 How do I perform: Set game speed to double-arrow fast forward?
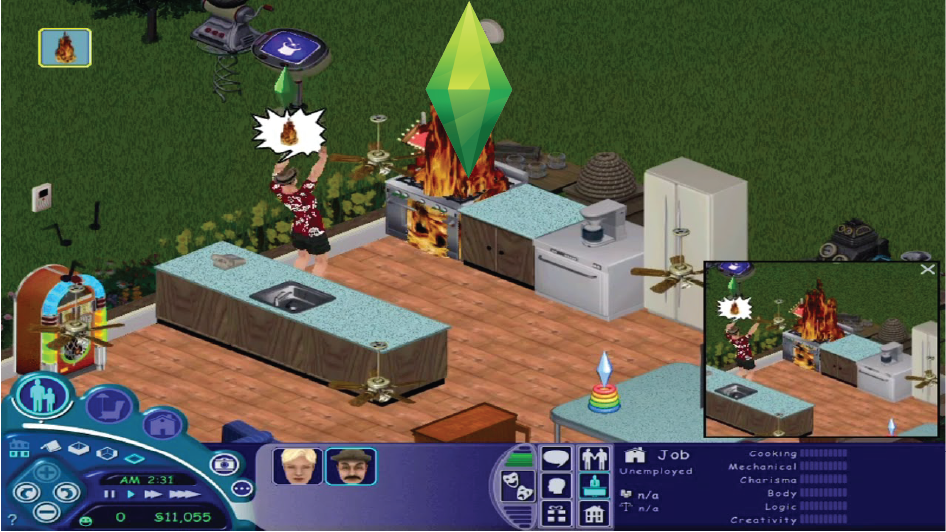pyautogui.click(x=151, y=493)
